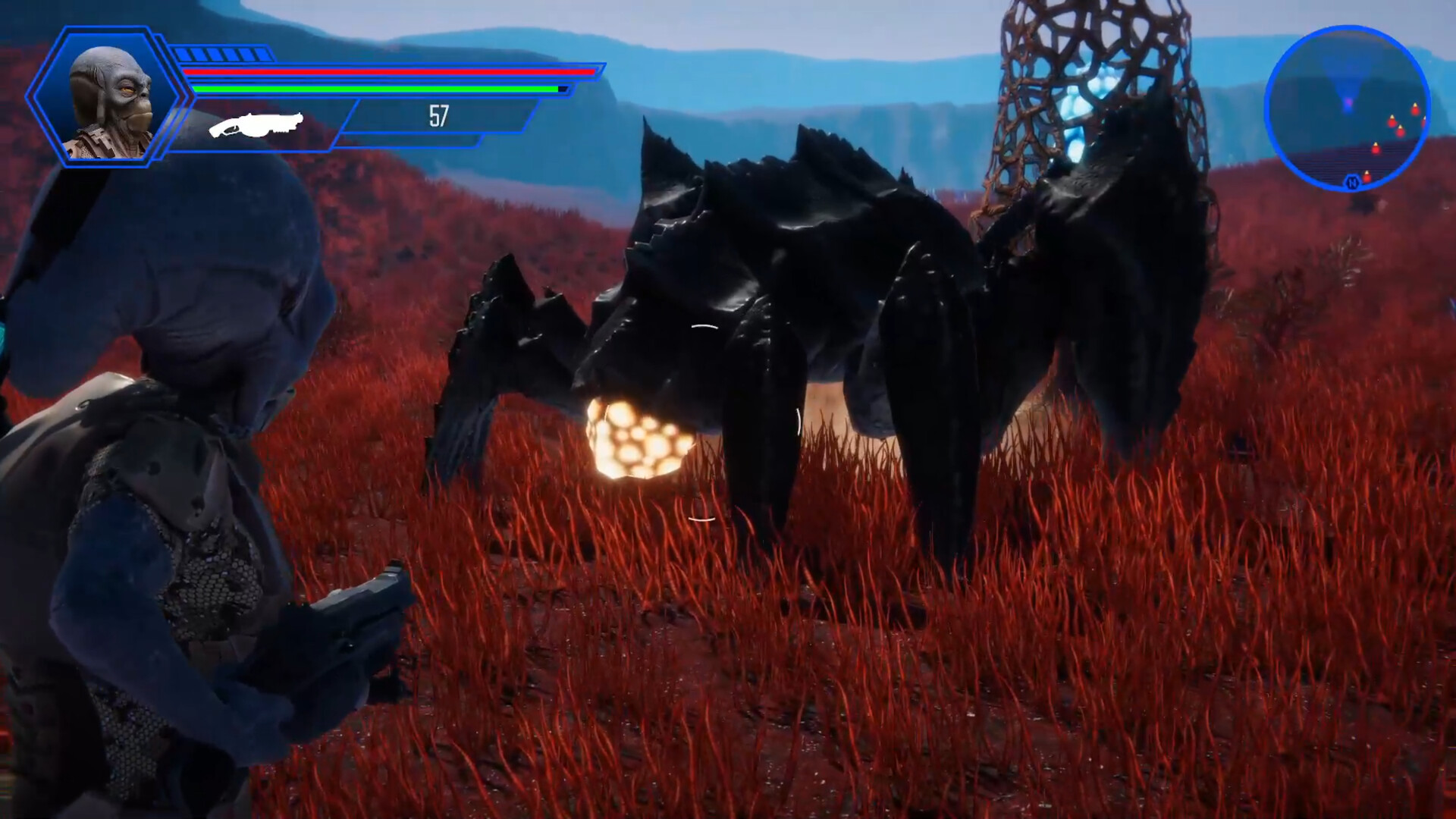Click the green player health bar

[372, 88]
